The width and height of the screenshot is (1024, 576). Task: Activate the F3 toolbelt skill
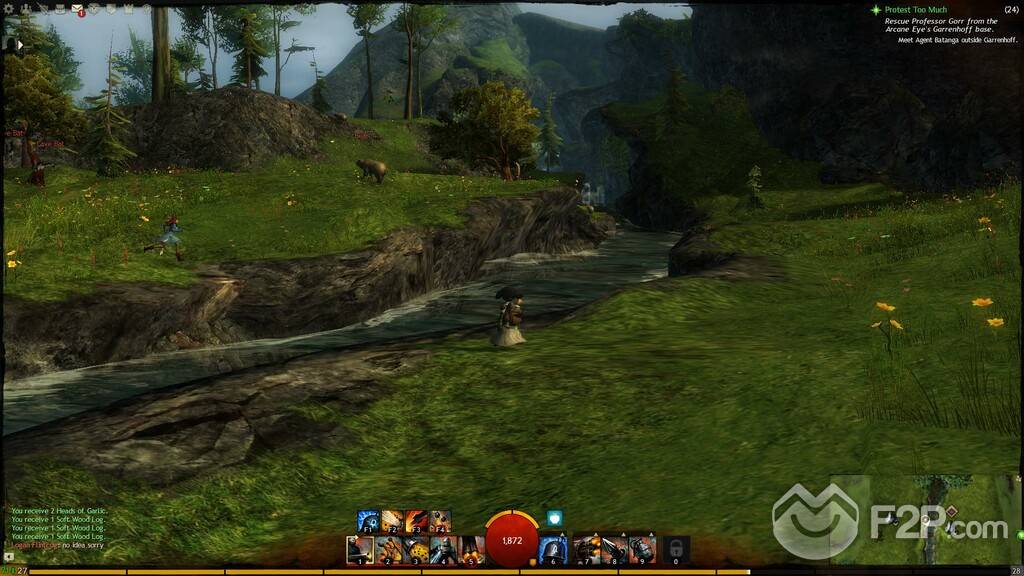[x=416, y=521]
